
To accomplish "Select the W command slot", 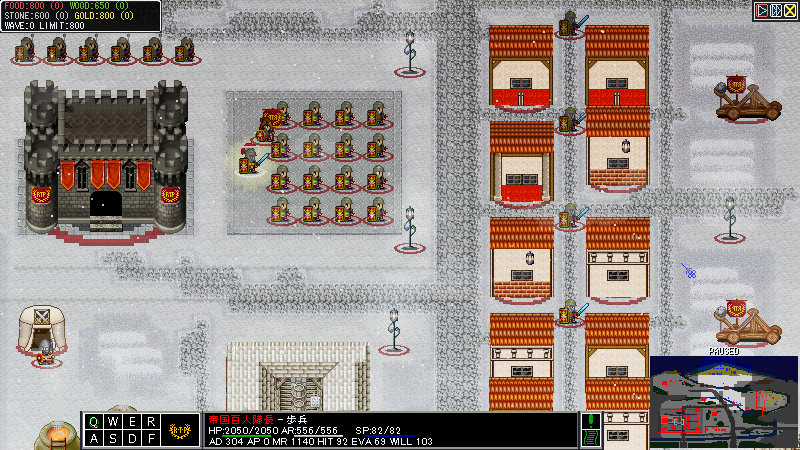I will 113,422.
